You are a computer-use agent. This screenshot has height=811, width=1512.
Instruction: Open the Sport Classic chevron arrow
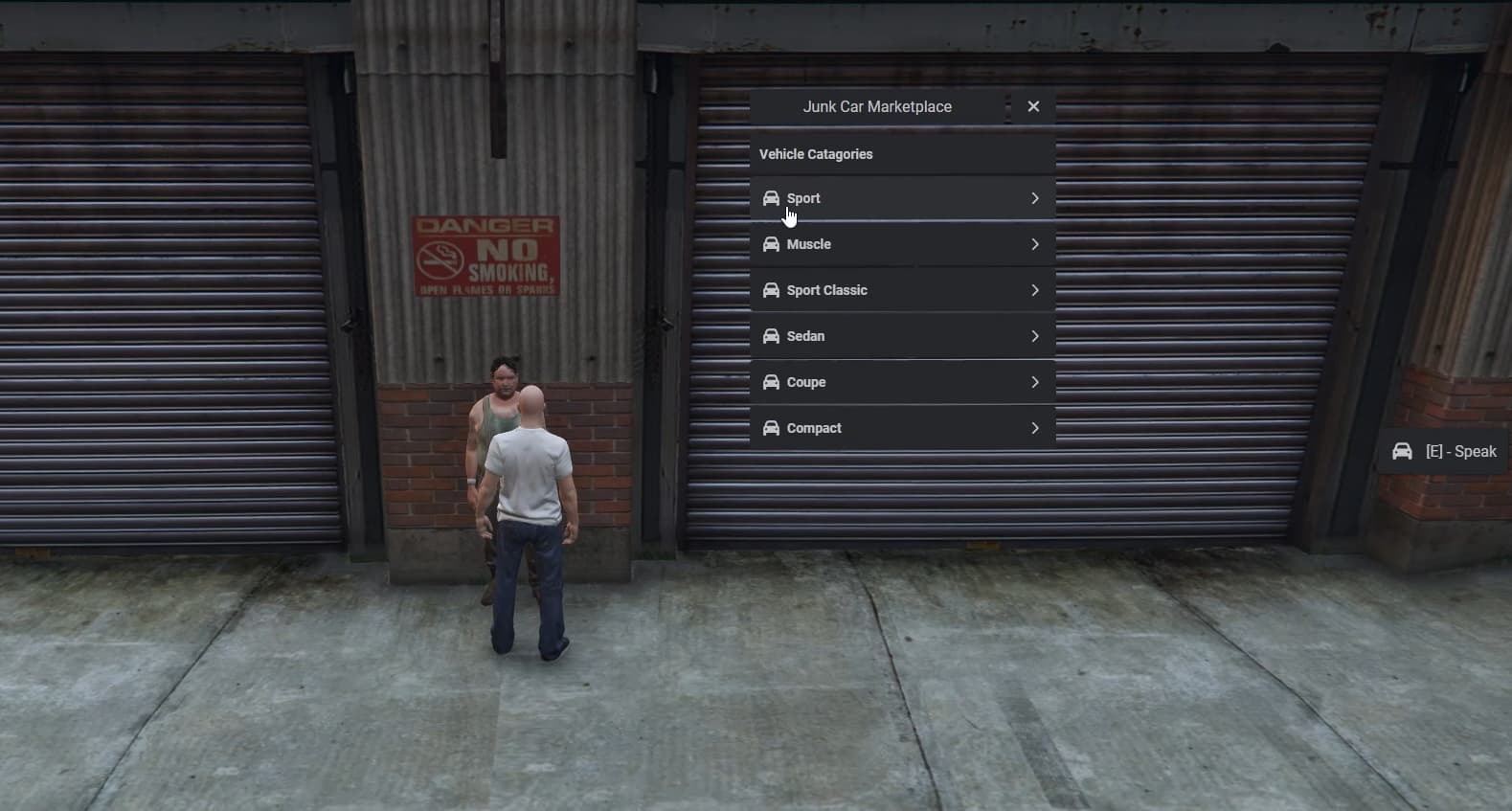click(1036, 290)
